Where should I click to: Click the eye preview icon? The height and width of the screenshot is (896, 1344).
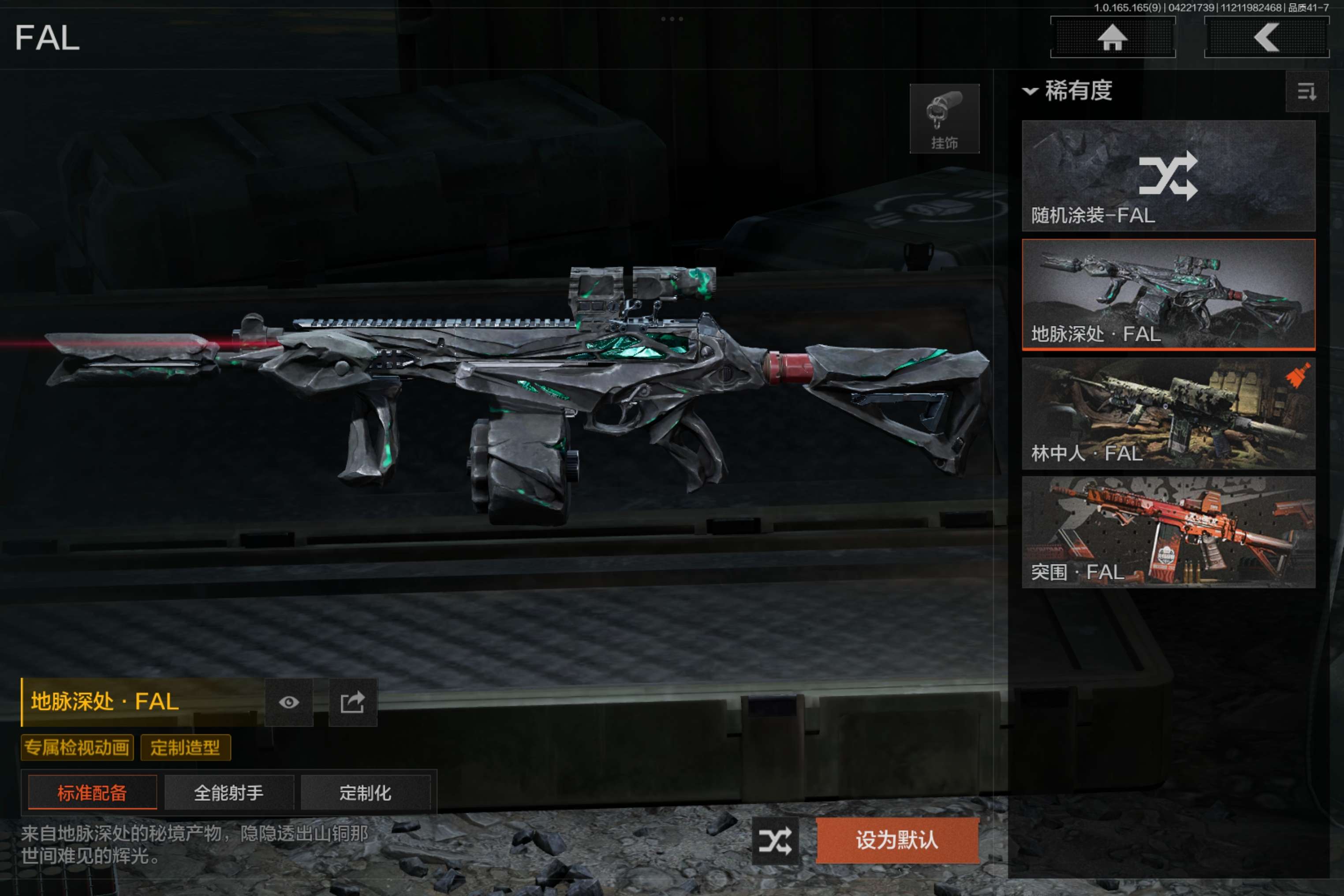click(x=288, y=702)
